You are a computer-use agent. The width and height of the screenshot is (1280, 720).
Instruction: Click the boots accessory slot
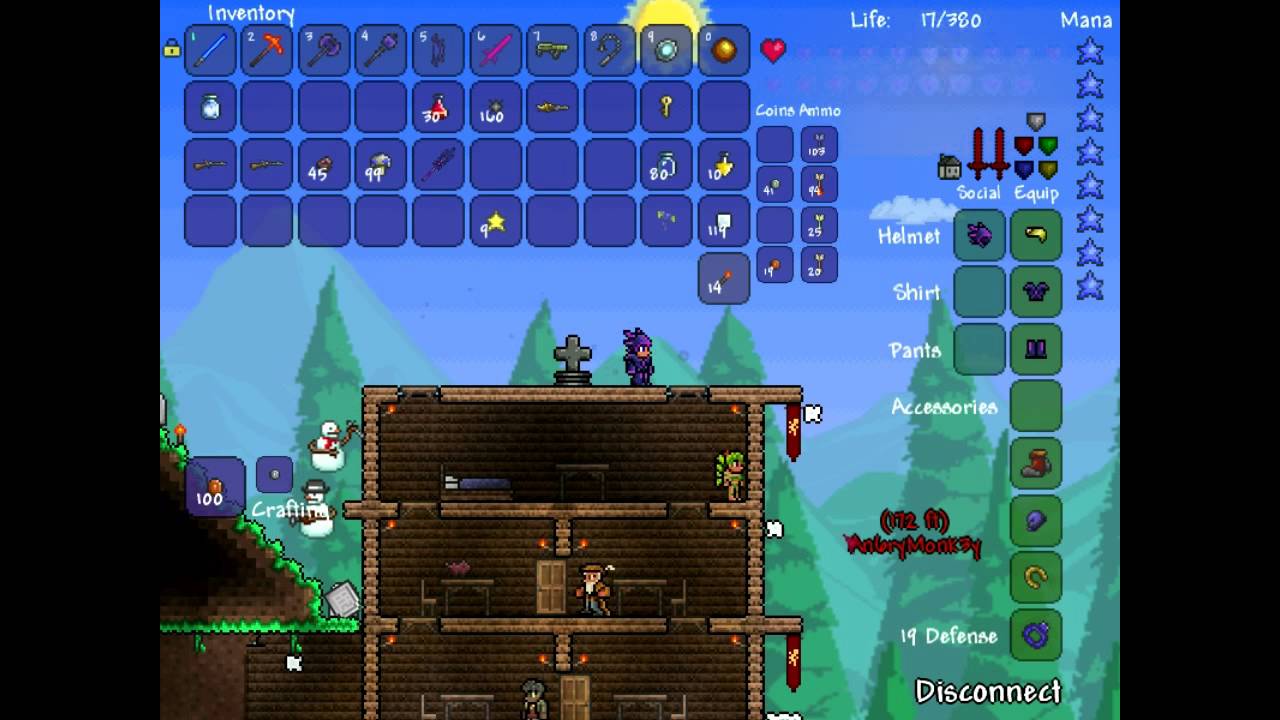tap(1036, 464)
